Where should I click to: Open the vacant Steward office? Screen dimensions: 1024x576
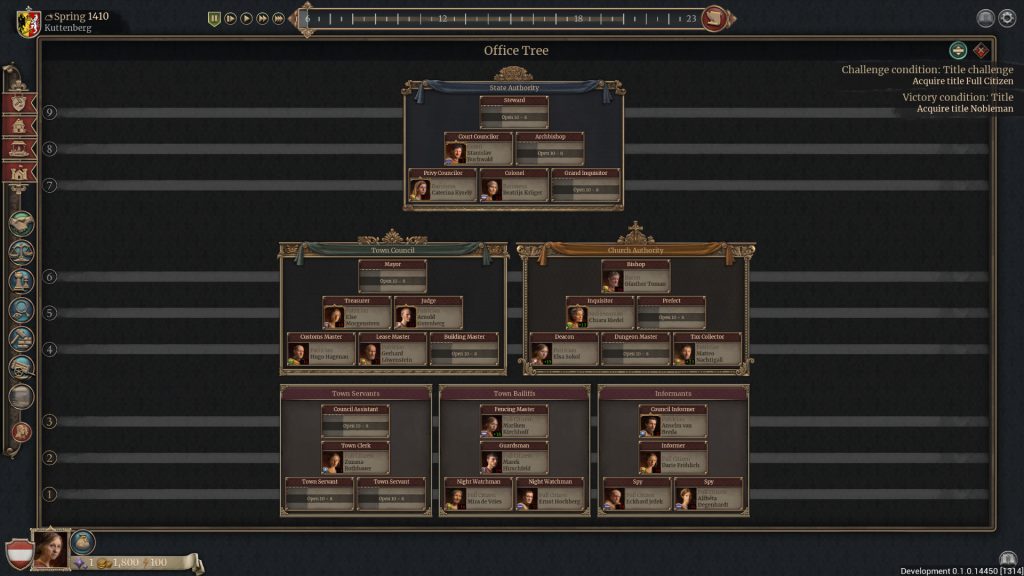click(514, 112)
